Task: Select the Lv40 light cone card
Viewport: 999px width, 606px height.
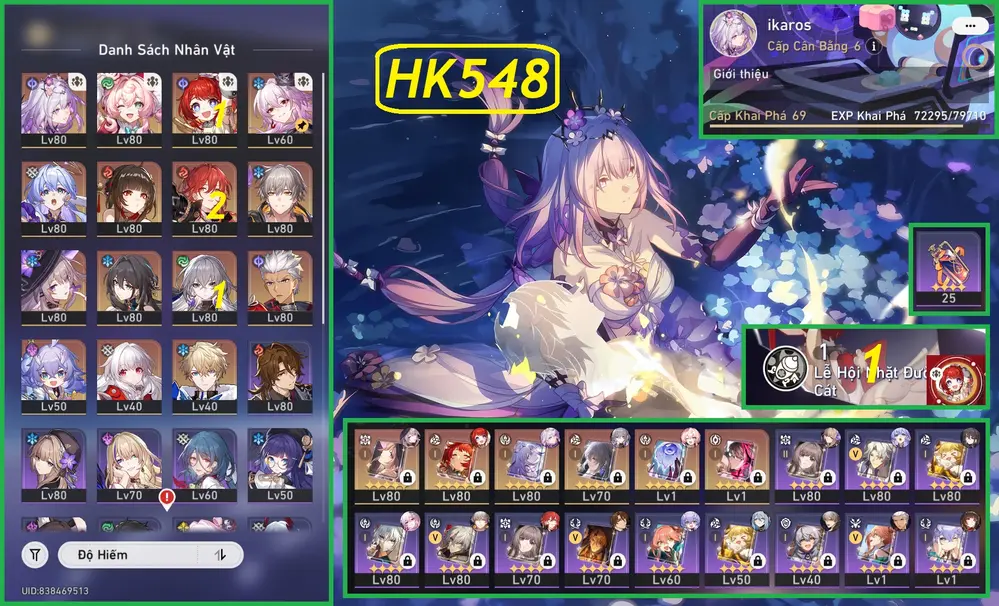Action: [806, 550]
